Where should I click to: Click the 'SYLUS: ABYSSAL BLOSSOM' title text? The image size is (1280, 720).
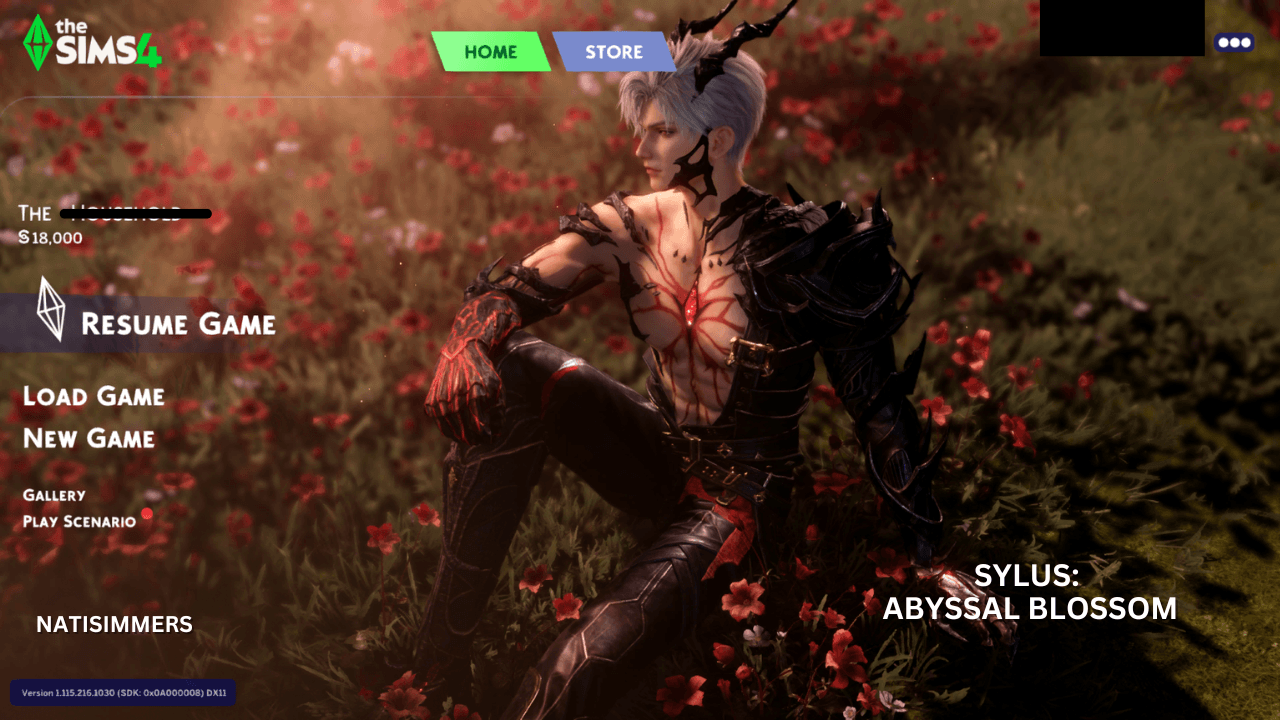[1030, 592]
